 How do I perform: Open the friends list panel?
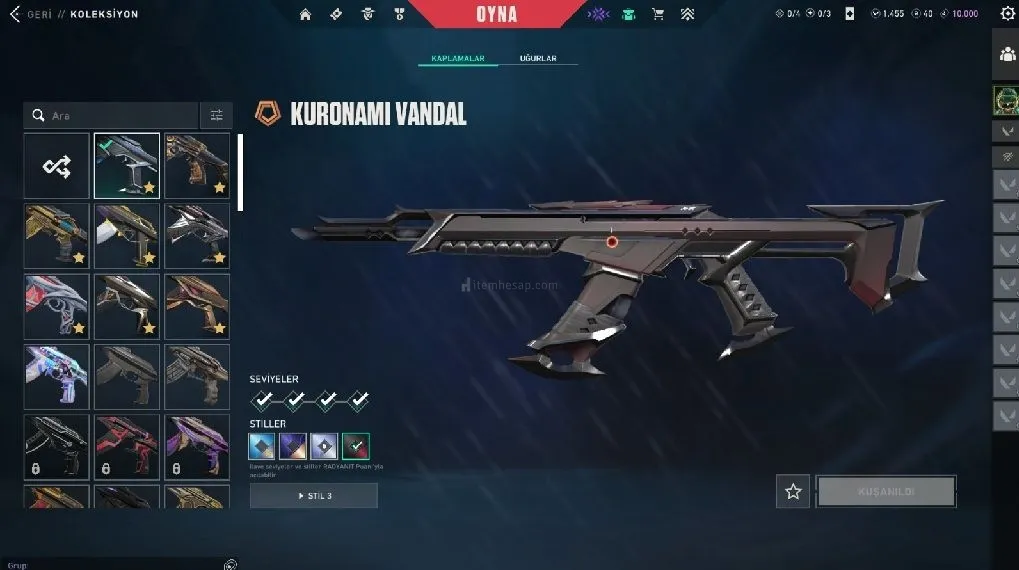(x=1006, y=55)
